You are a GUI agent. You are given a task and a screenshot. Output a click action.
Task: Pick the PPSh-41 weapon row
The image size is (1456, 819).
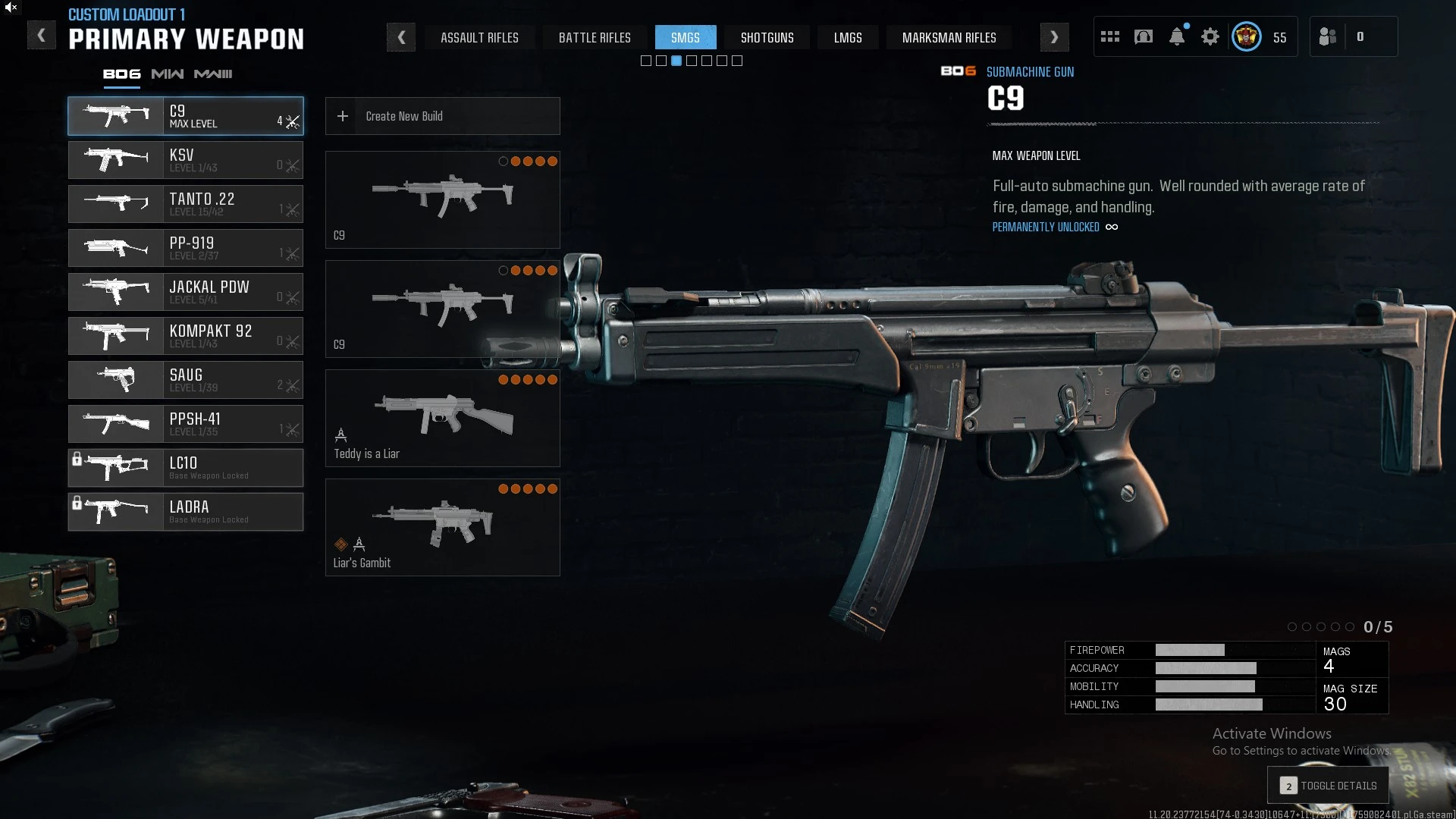pos(186,424)
